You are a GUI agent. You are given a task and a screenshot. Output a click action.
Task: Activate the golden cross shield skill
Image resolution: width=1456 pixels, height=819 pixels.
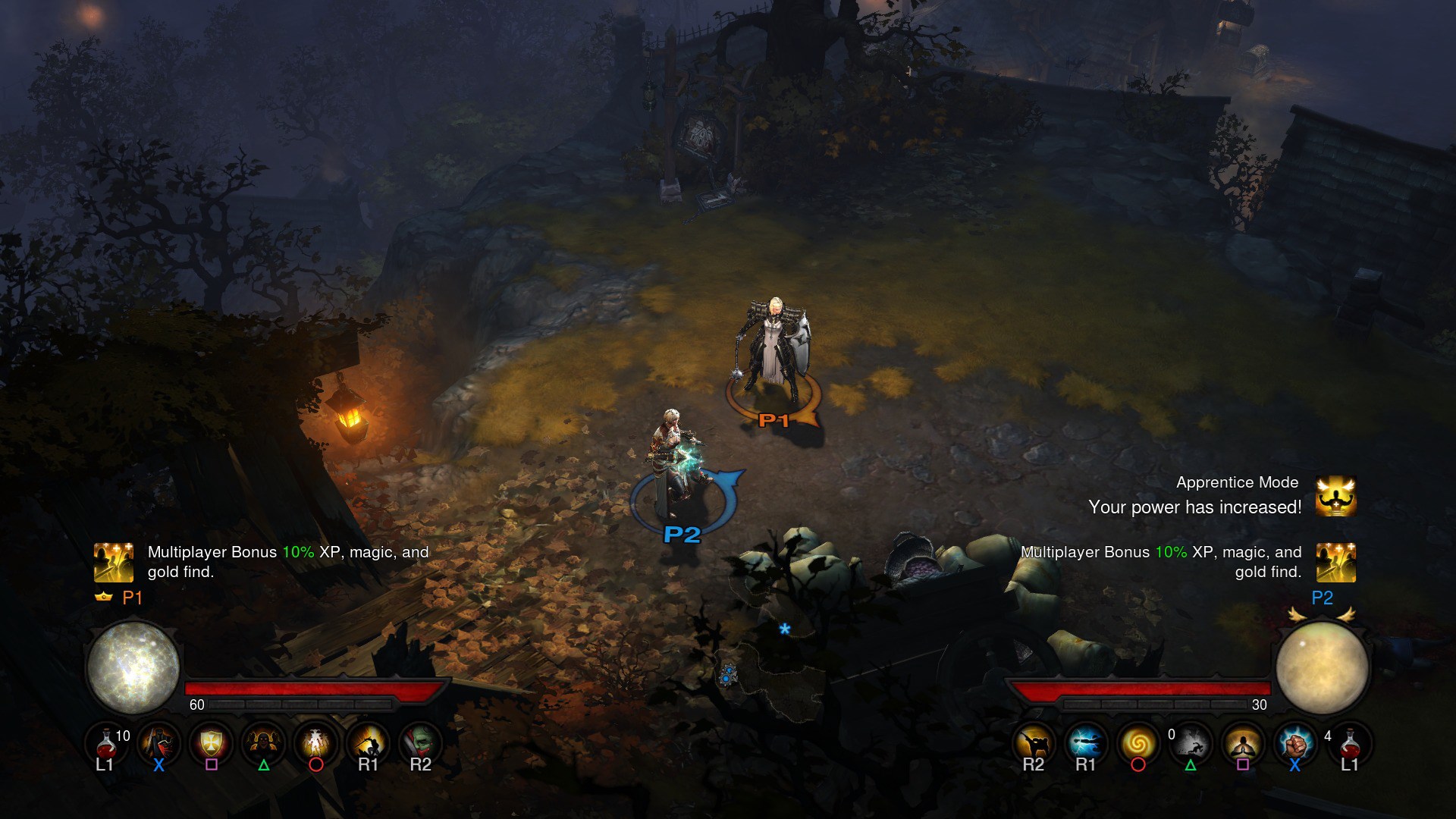211,742
